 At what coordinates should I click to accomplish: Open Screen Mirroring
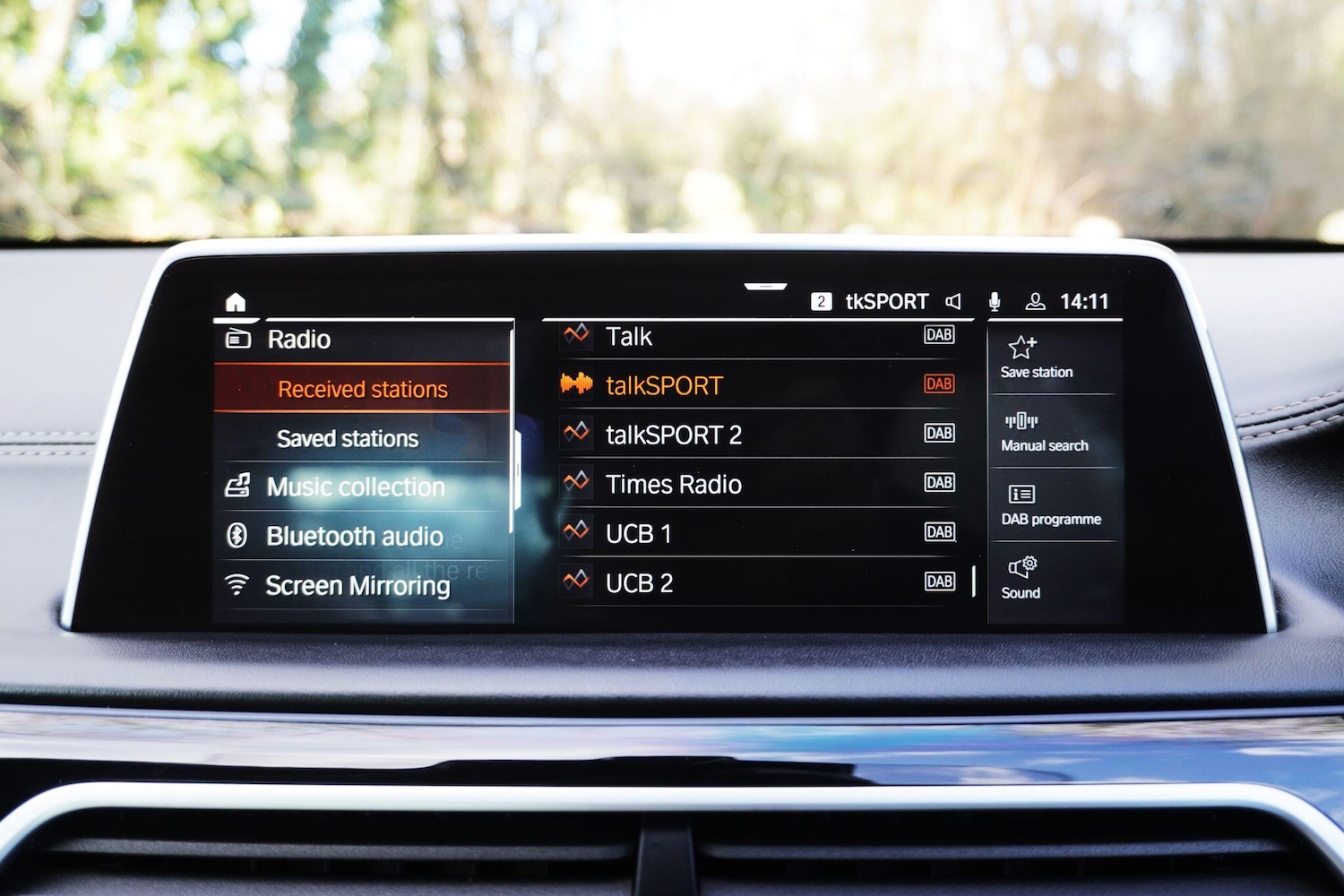point(358,585)
